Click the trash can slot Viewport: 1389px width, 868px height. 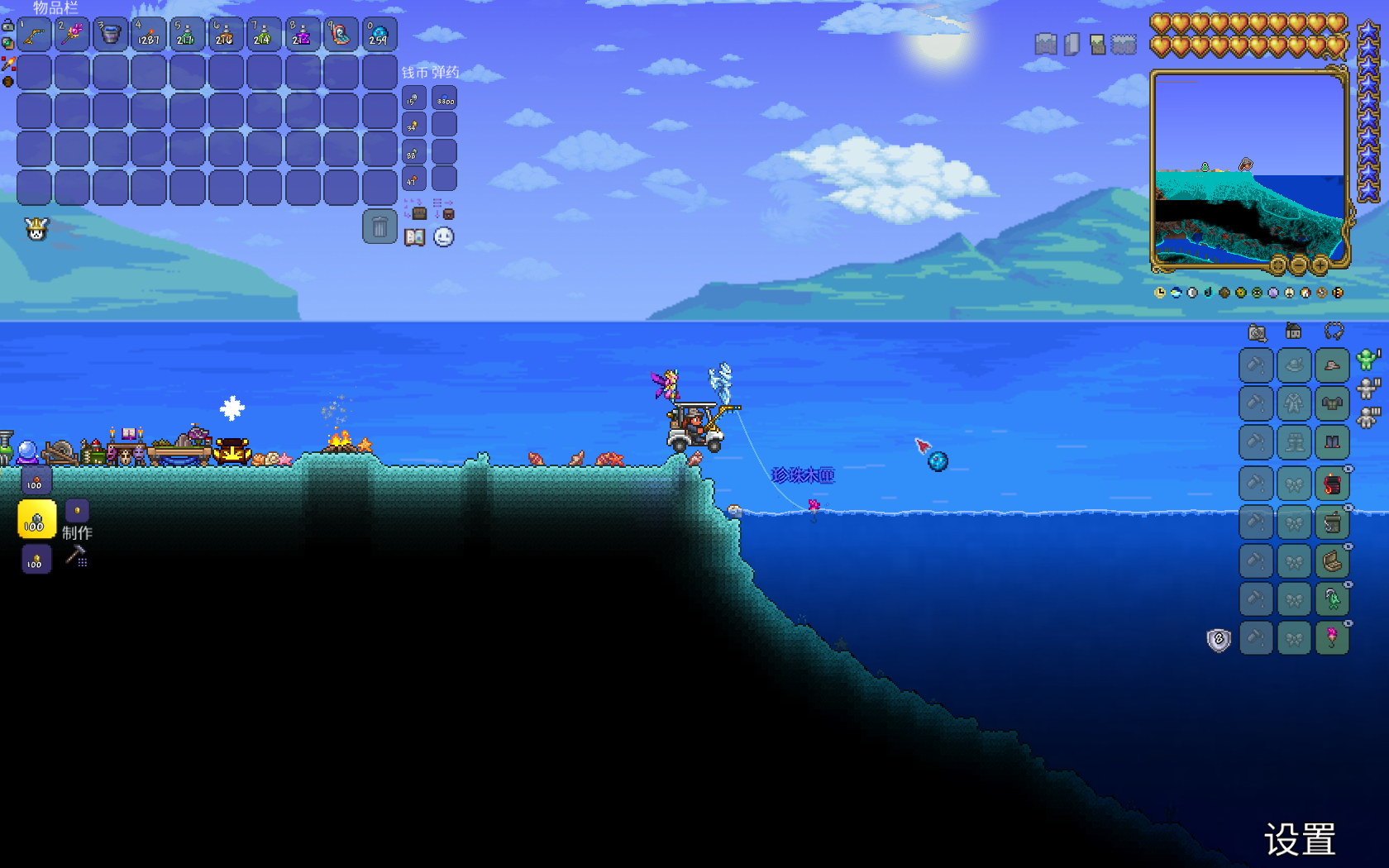point(379,227)
